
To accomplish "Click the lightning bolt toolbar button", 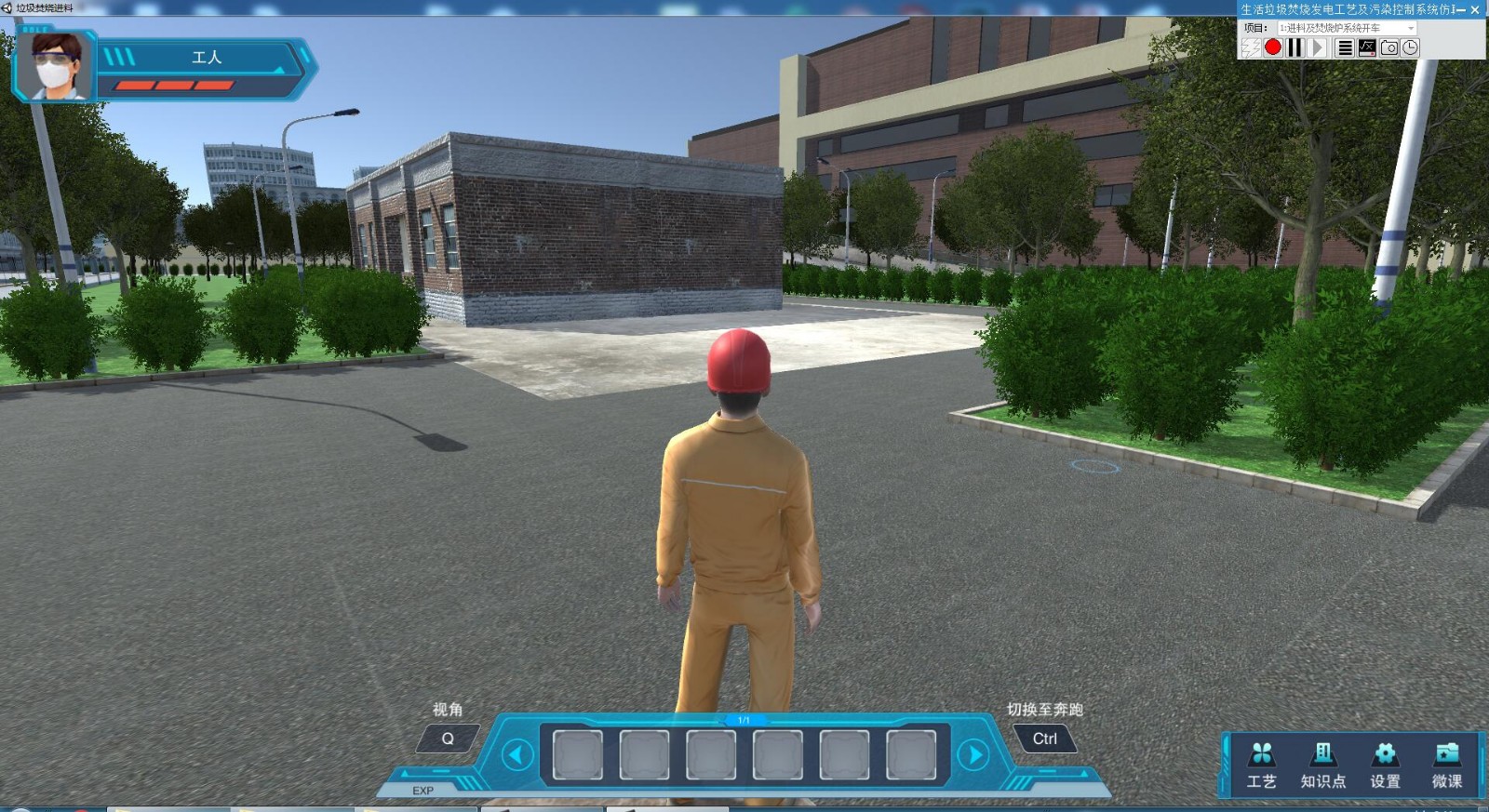I will click(x=1251, y=47).
